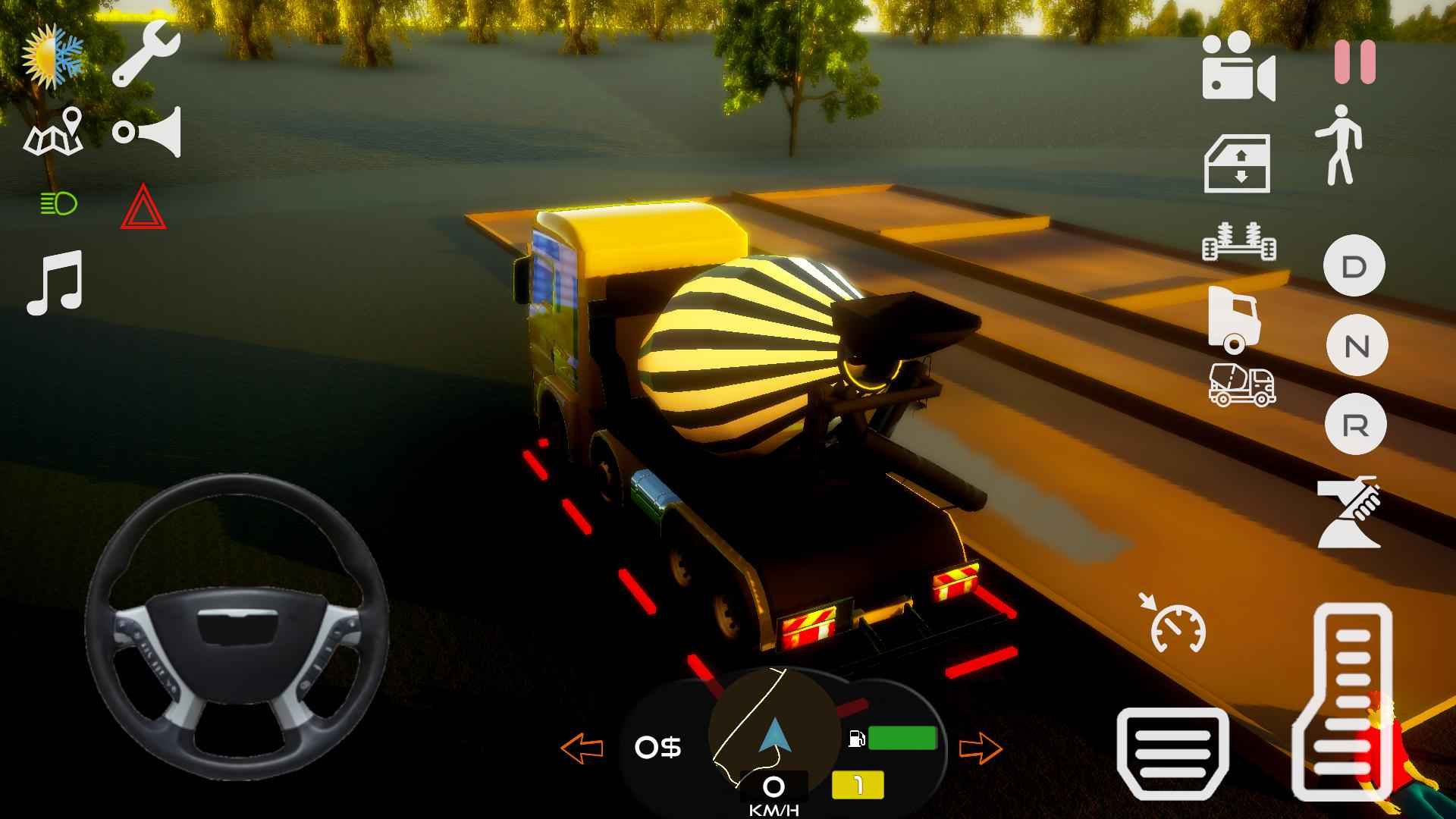Screen dimensions: 1456x819
Task: Toggle the sun and snowflake climate icon
Action: [53, 55]
